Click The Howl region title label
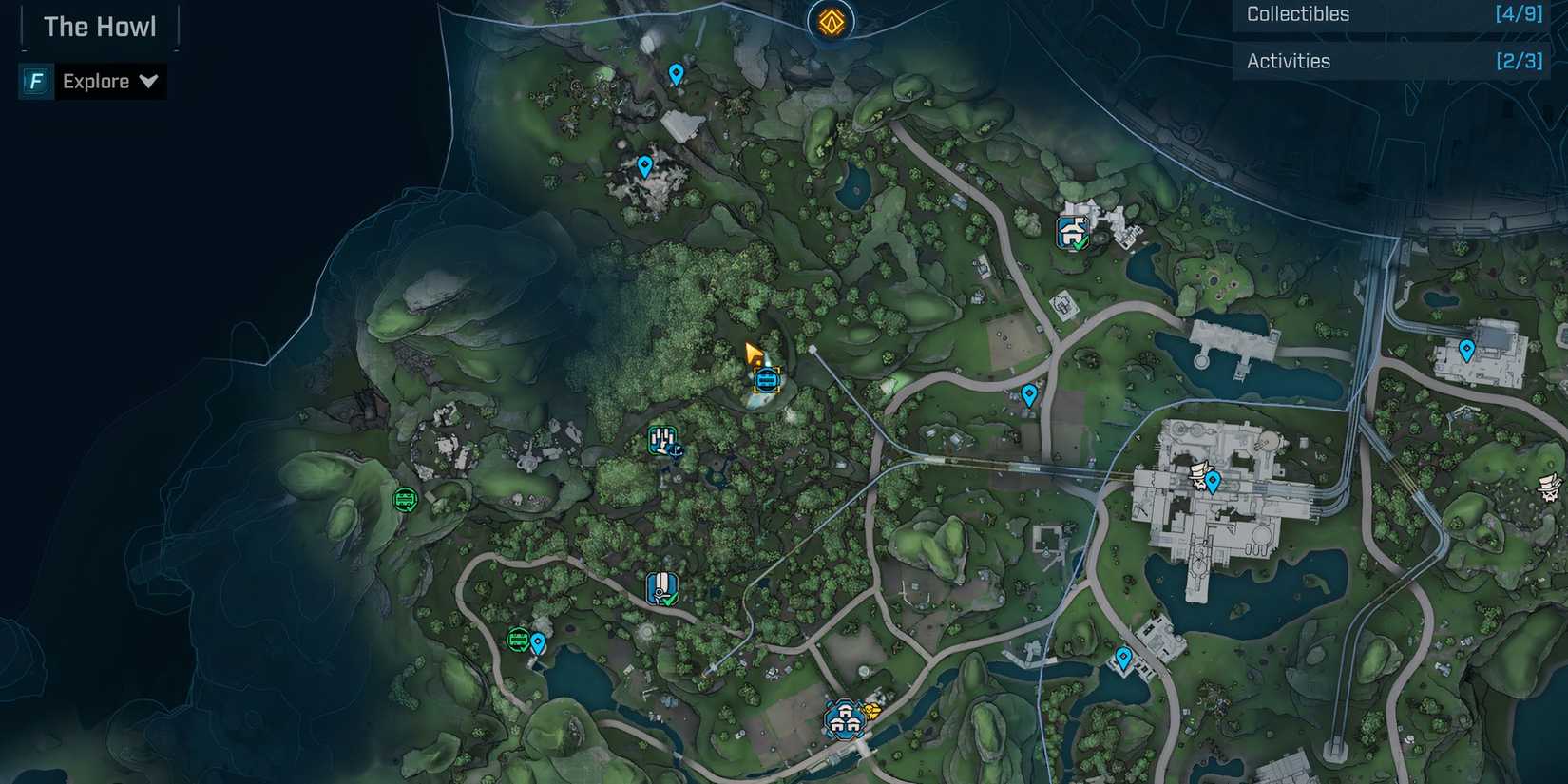The height and width of the screenshot is (784, 1568). pyautogui.click(x=100, y=26)
